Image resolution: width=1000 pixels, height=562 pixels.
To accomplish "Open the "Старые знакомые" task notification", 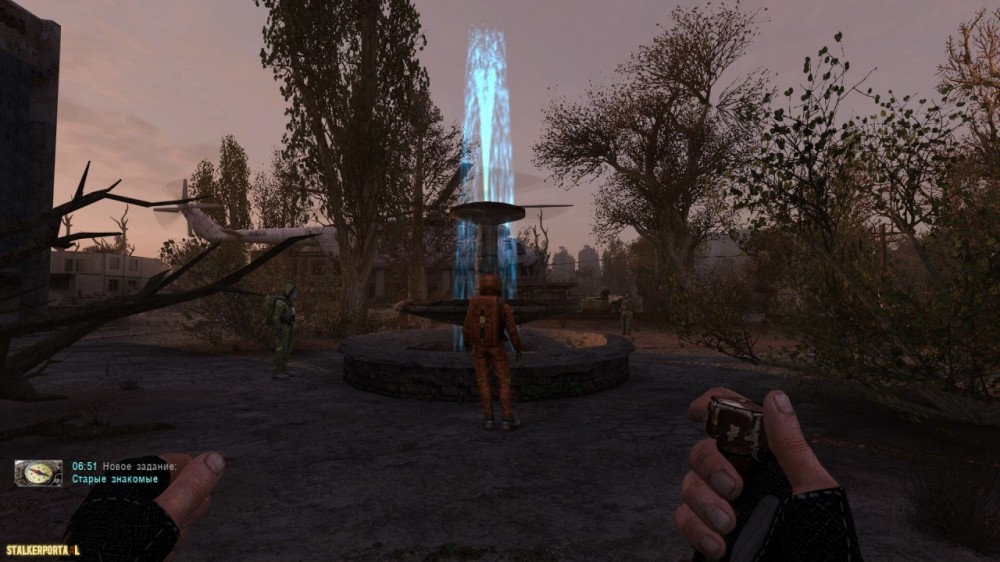I will (114, 480).
